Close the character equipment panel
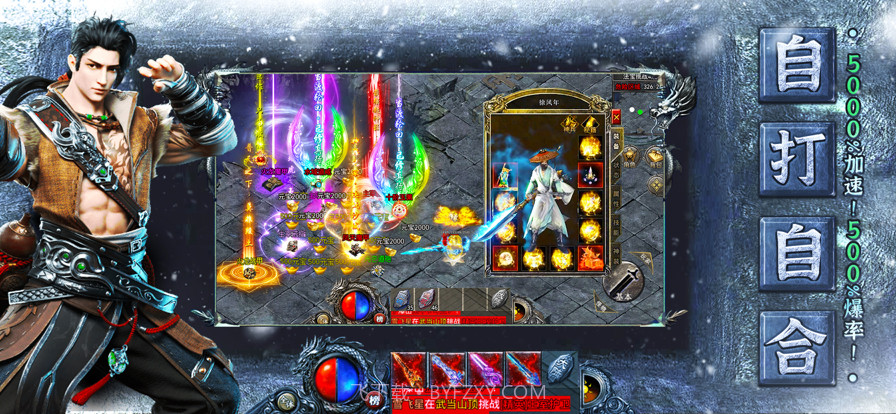 616,116
